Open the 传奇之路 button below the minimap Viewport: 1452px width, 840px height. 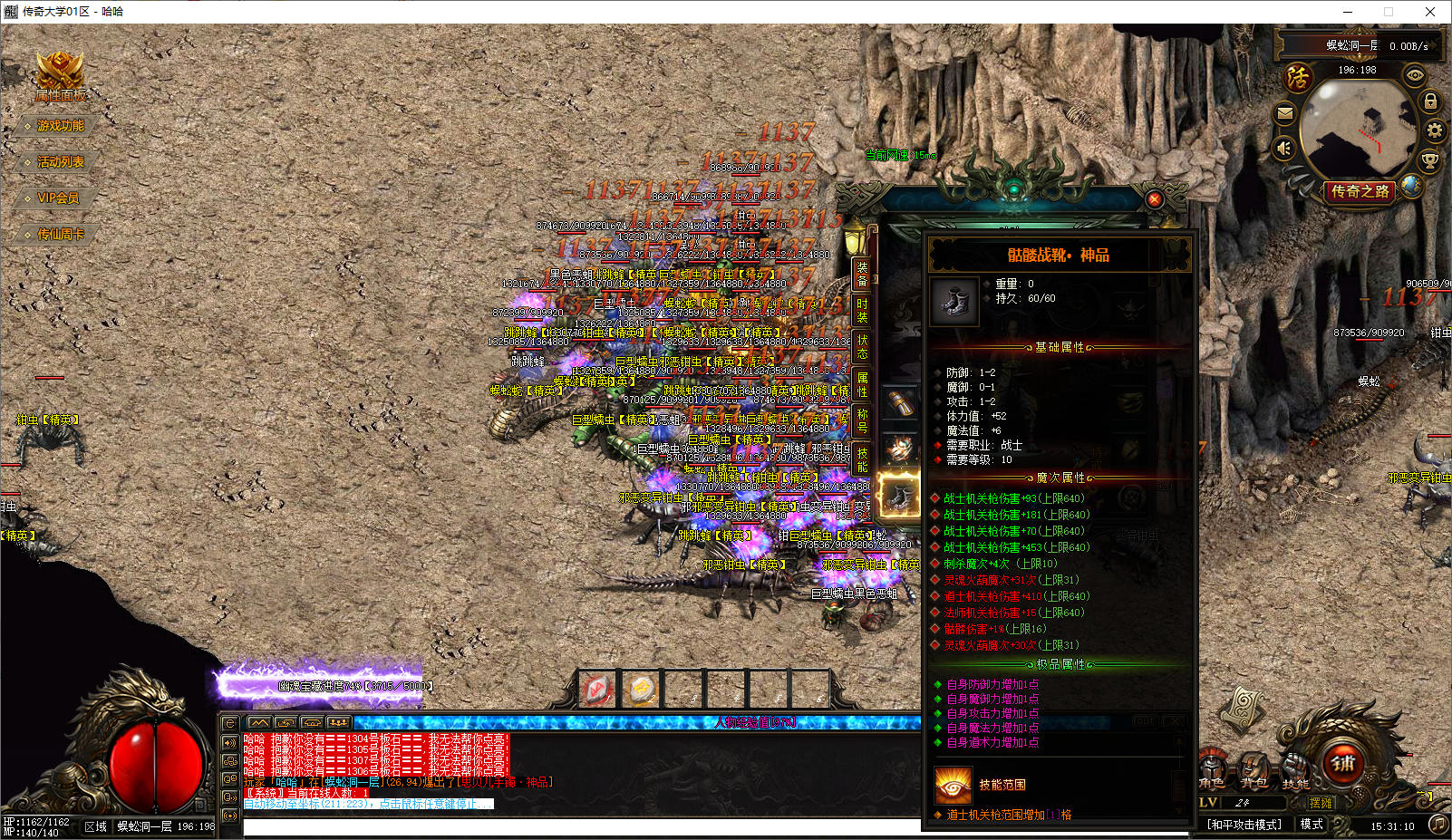click(1360, 191)
